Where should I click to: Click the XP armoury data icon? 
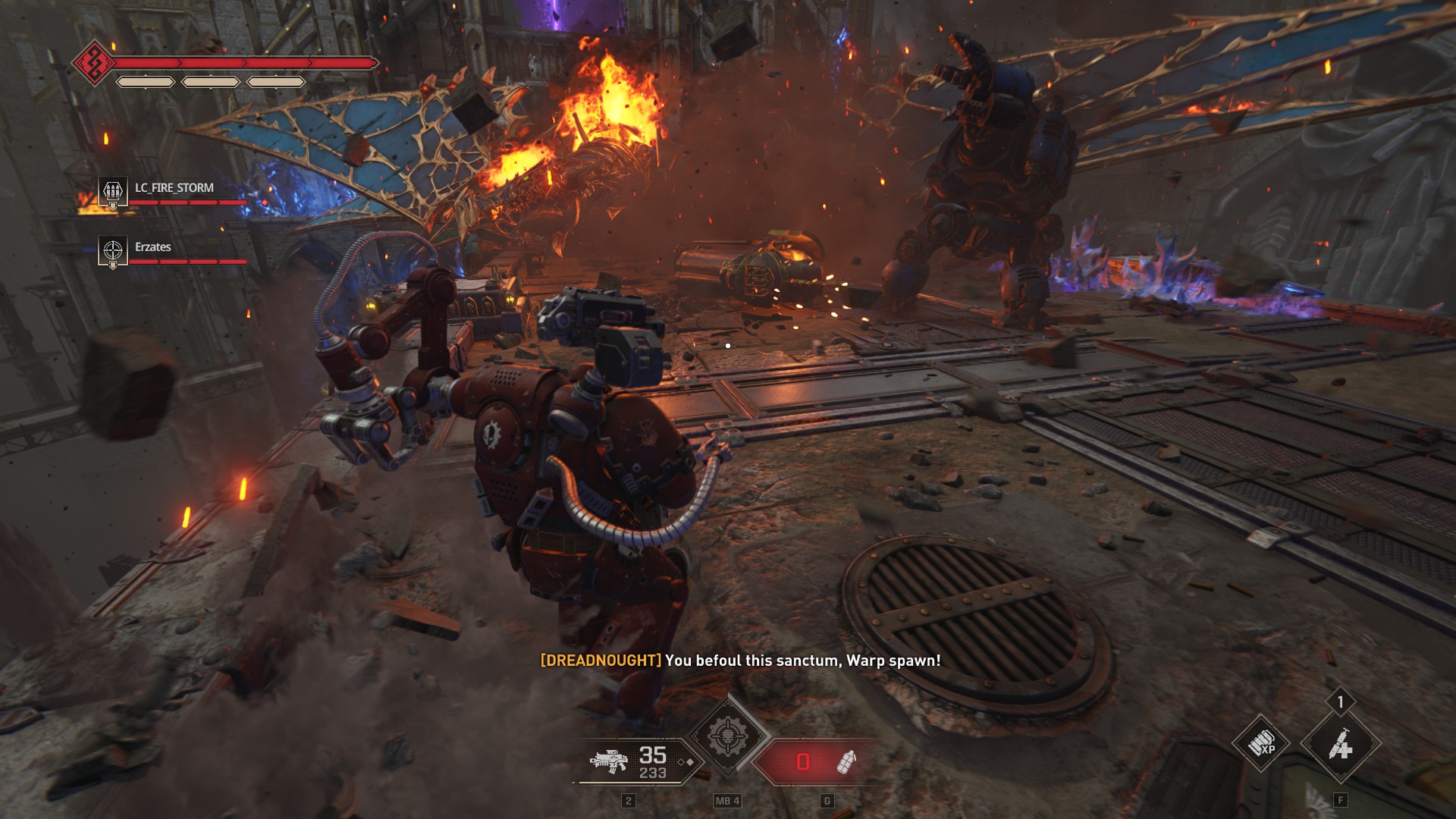click(x=1262, y=745)
